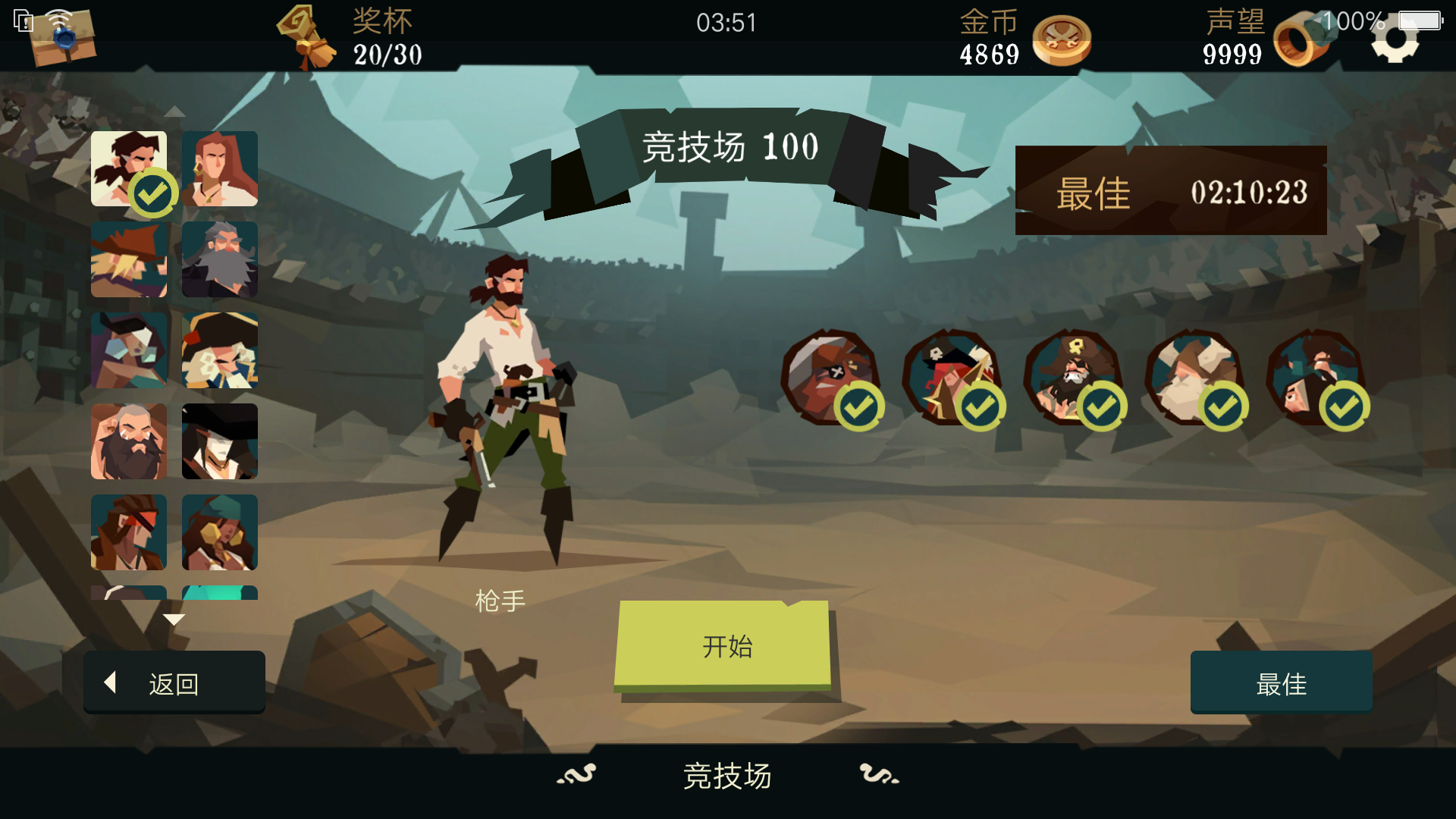Screen dimensions: 1456x819
Task: Click the down arrow below the character list
Action: tap(174, 619)
